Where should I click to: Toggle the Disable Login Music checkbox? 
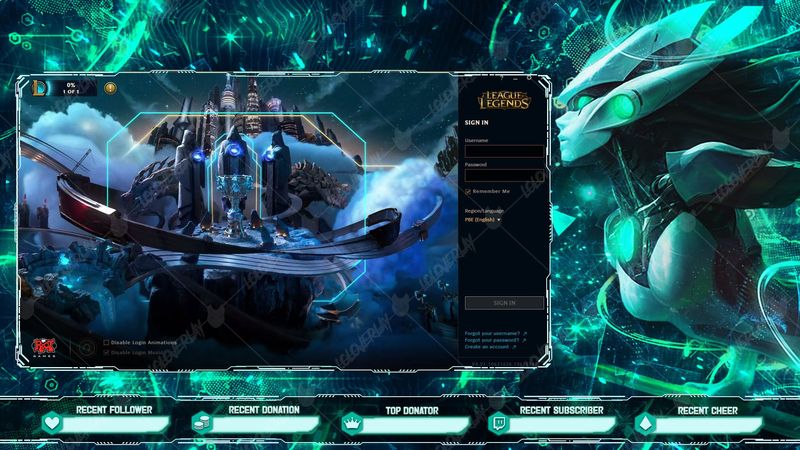[107, 352]
